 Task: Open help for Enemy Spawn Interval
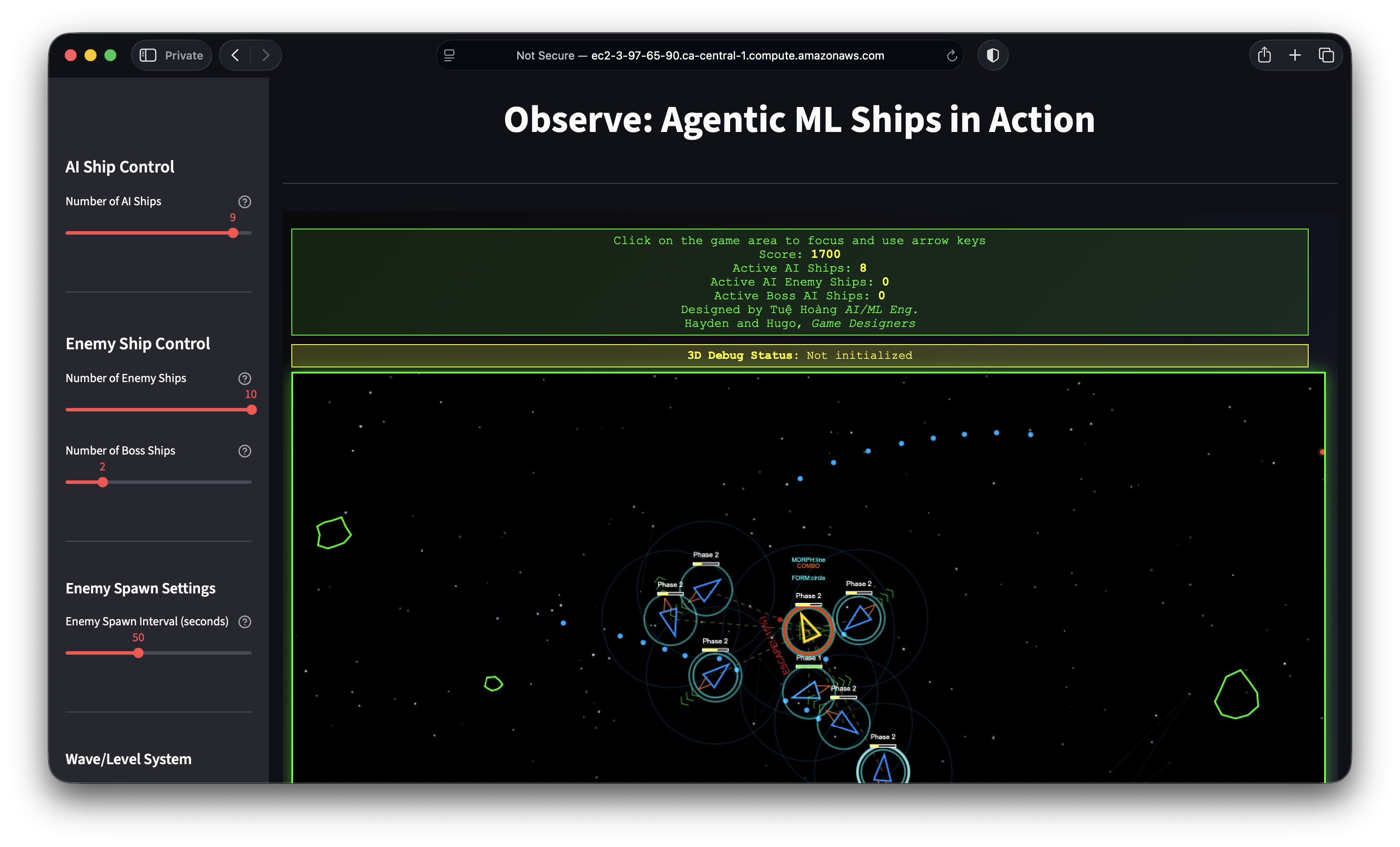click(245, 621)
